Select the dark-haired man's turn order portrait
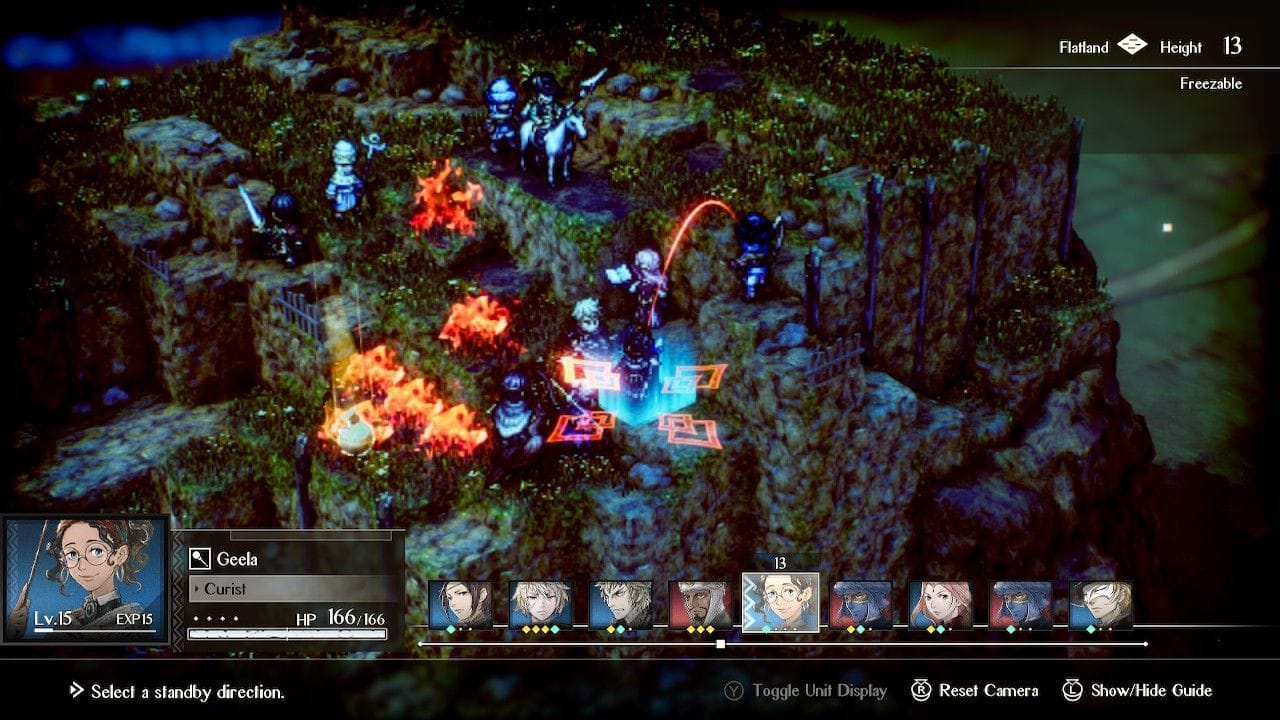1280x720 pixels. point(460,605)
